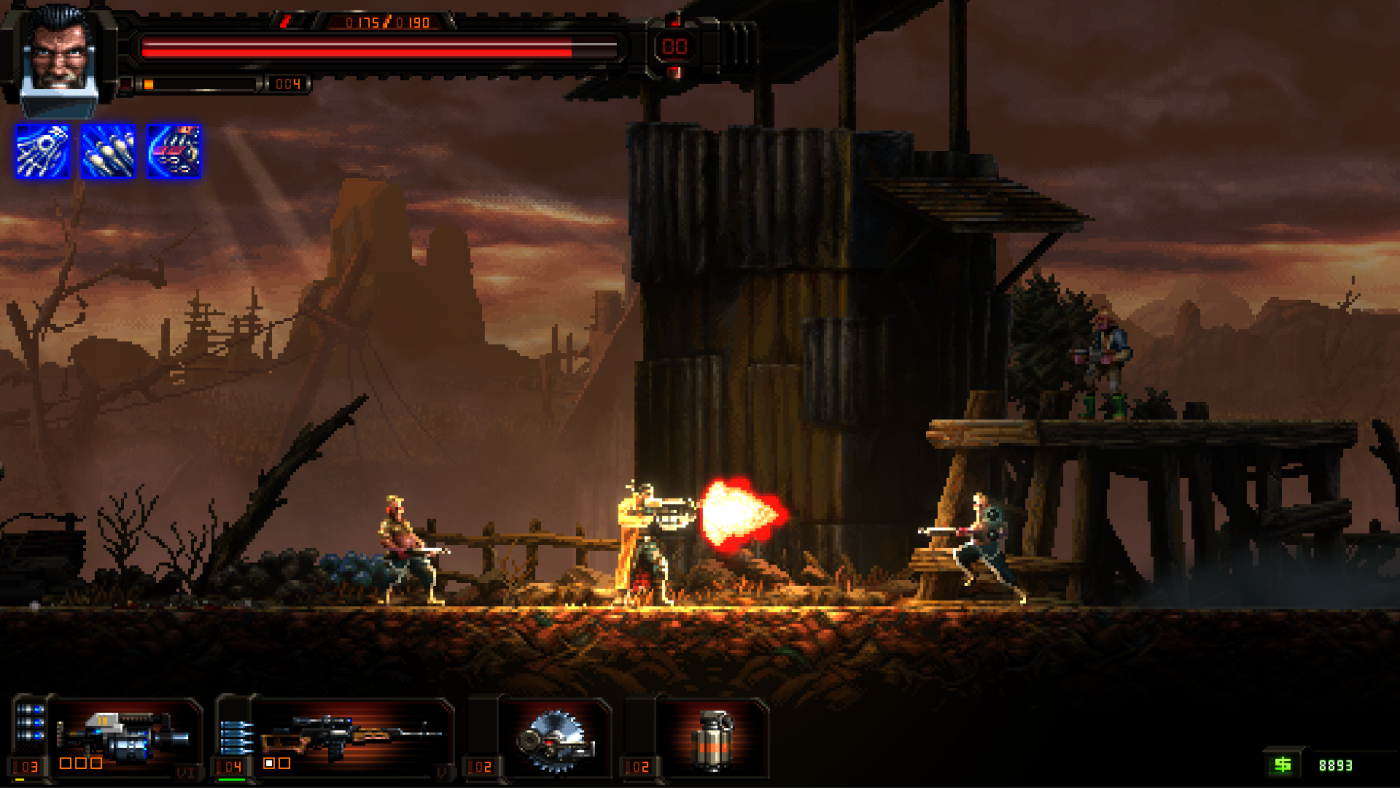Activate the third blue special ability icon
The height and width of the screenshot is (788, 1400).
point(176,152)
